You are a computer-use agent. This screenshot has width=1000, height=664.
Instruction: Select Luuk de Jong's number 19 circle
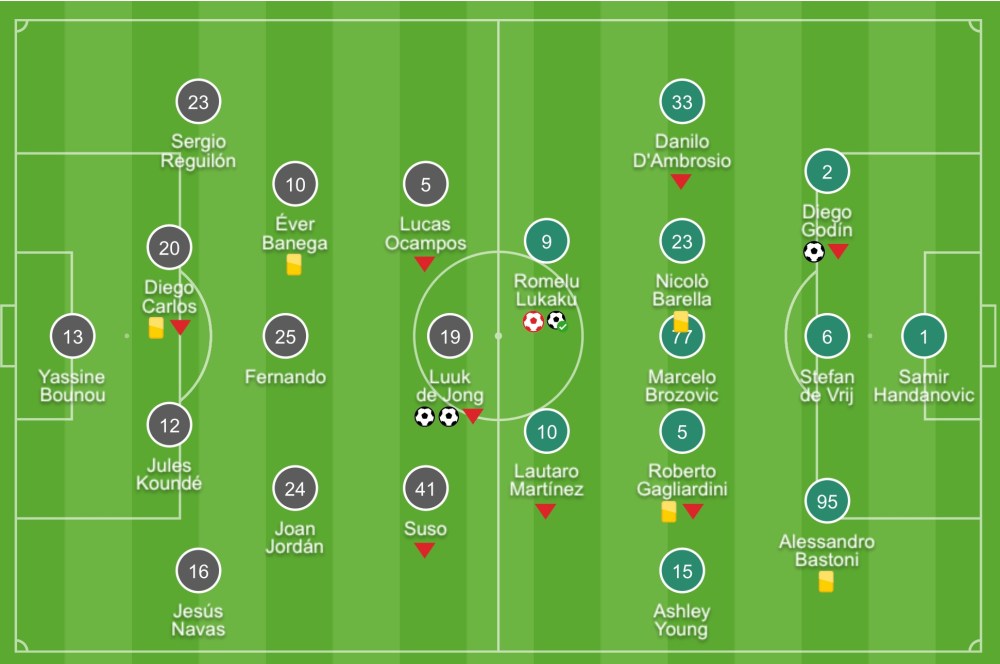click(451, 337)
